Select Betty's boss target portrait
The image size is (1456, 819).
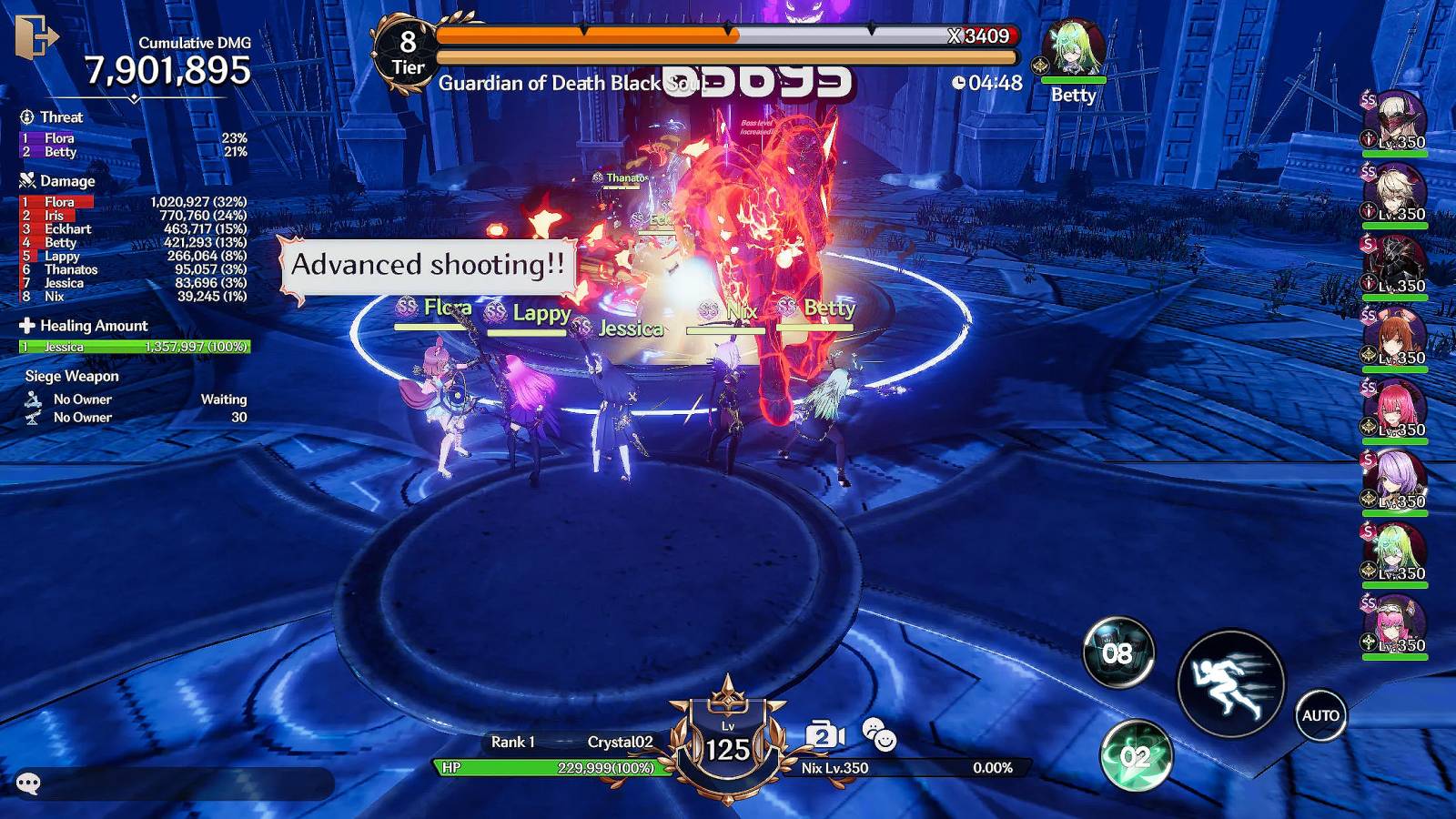[1075, 50]
